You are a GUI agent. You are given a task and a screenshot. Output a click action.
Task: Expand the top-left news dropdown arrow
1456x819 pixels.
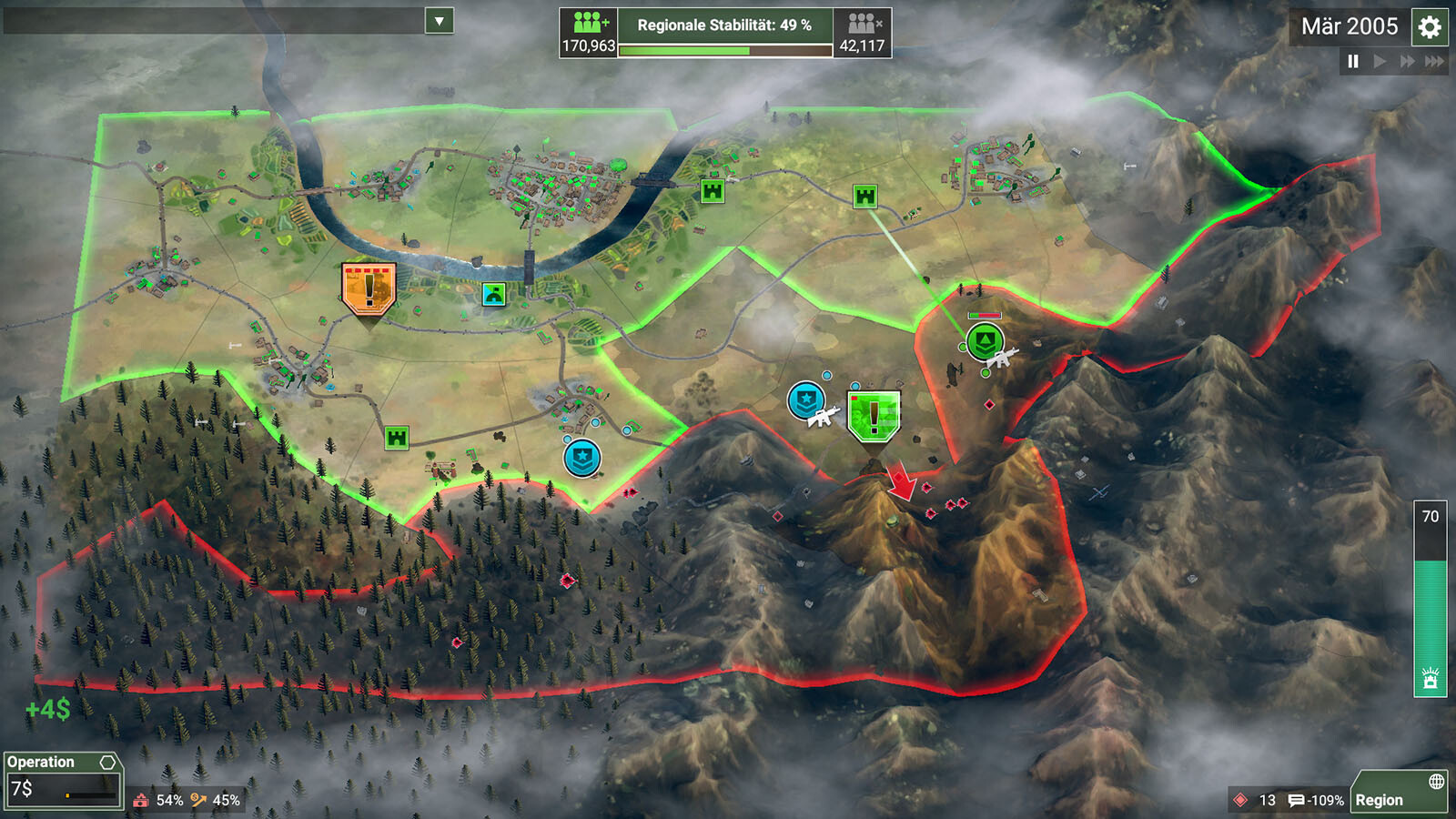439,21
